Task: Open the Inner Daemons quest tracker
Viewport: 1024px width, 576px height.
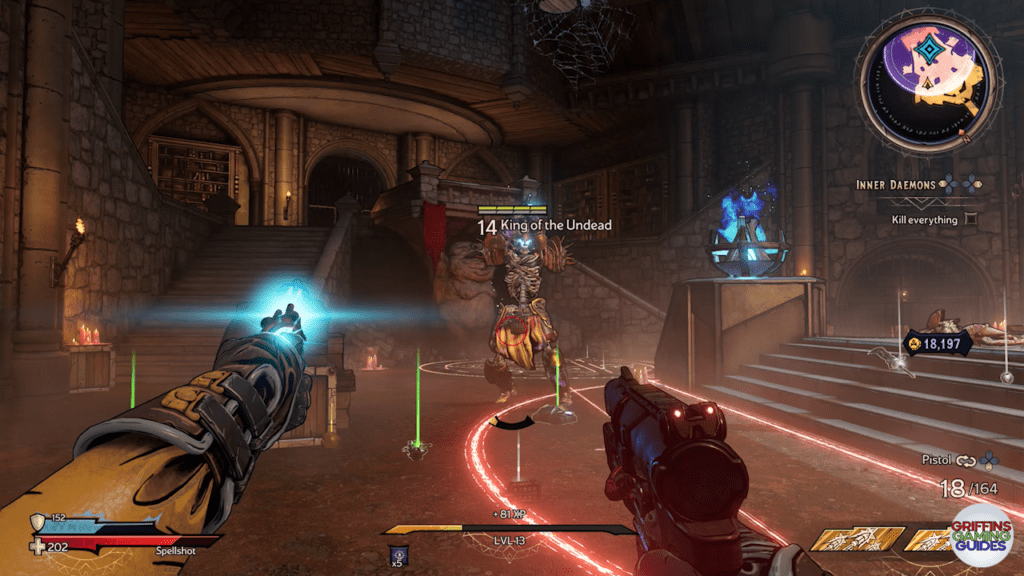Action: click(896, 184)
